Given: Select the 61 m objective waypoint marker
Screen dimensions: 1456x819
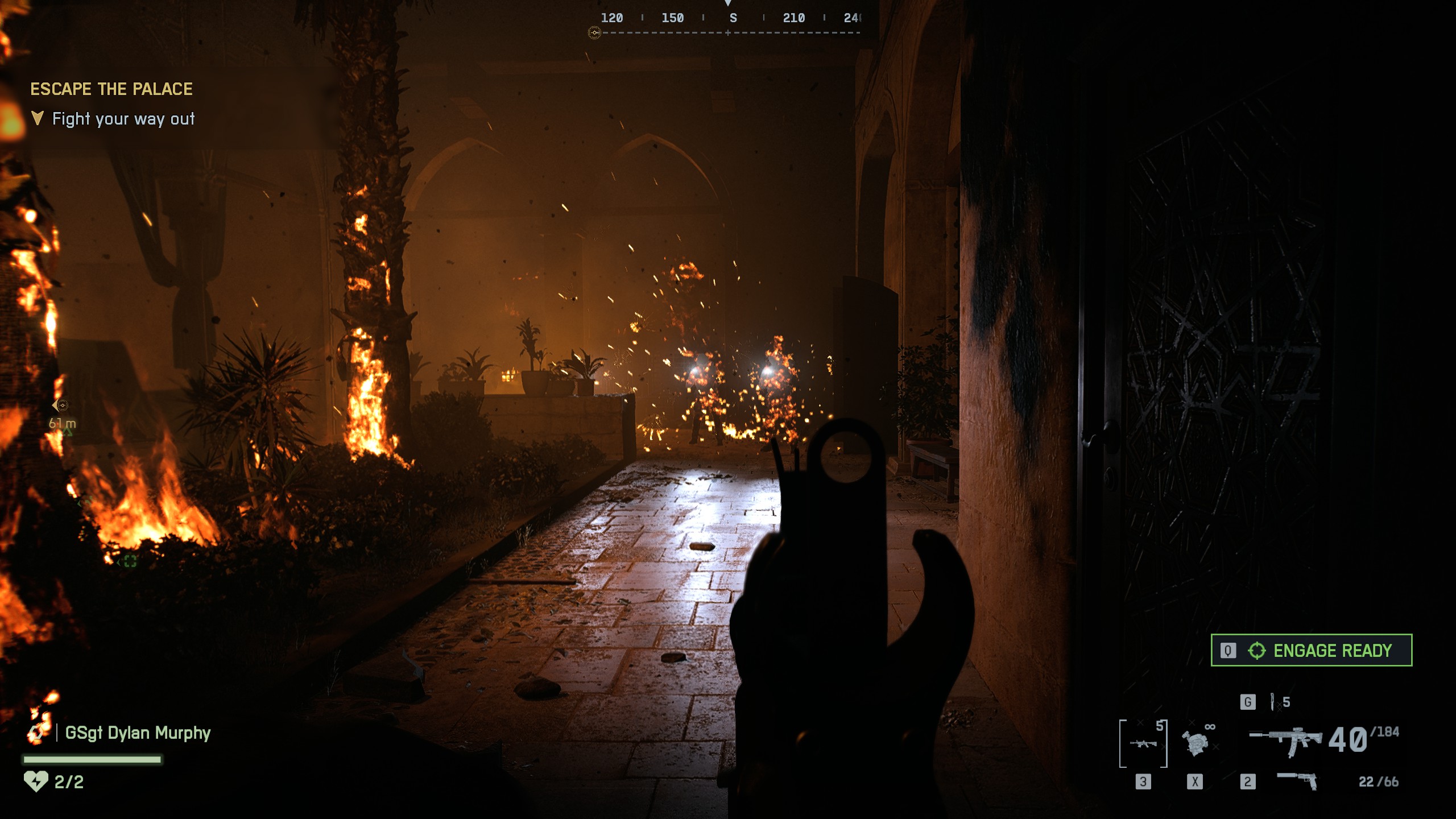Looking at the screenshot, I should pyautogui.click(x=61, y=406).
